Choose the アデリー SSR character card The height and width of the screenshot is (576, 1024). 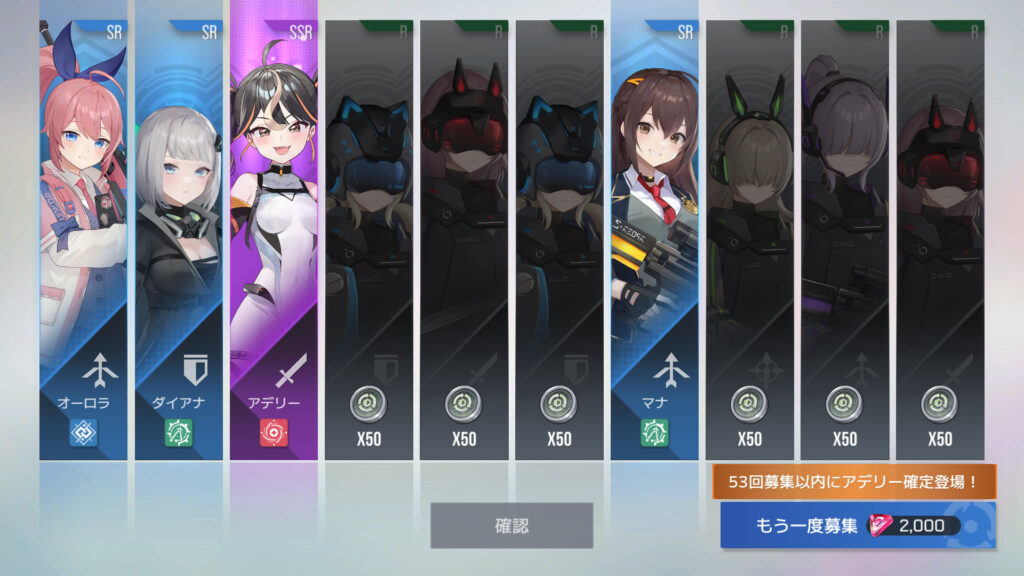pos(274,240)
